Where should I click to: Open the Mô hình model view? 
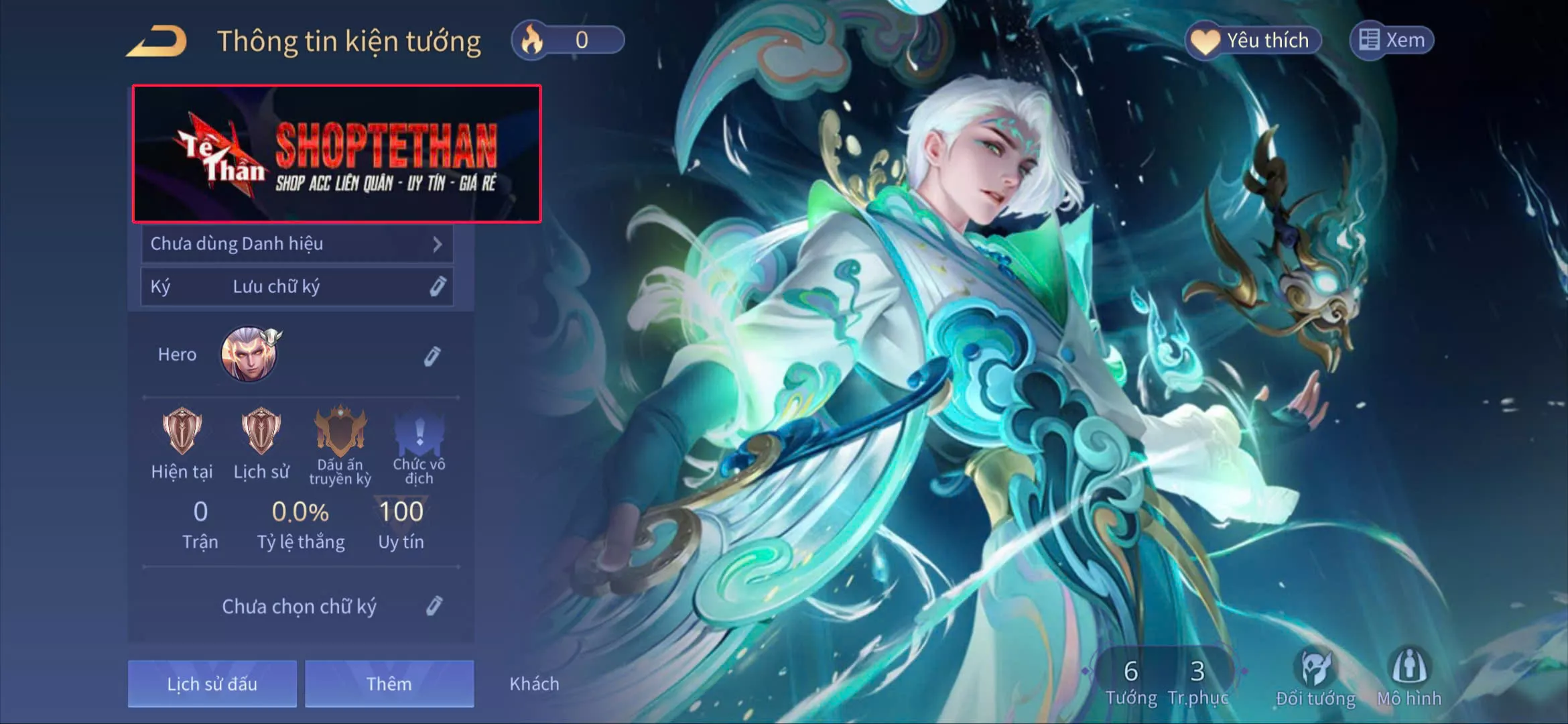(x=1409, y=678)
